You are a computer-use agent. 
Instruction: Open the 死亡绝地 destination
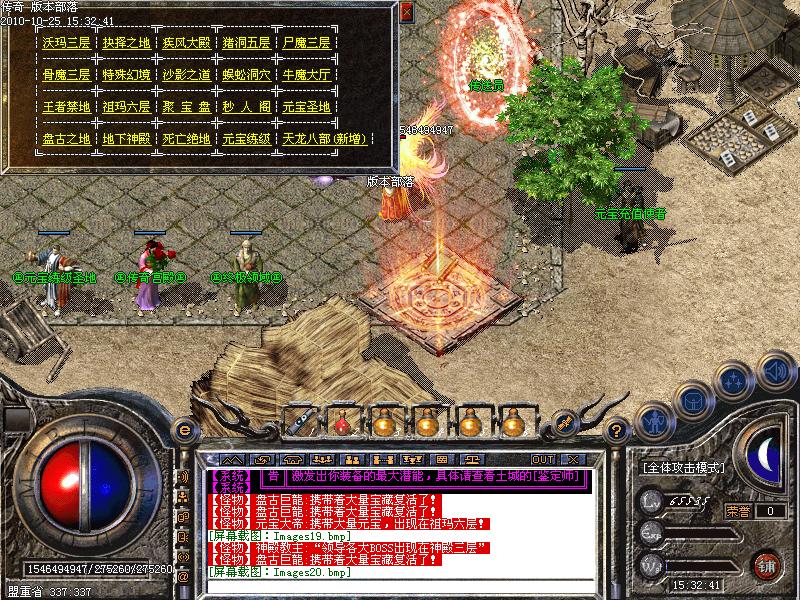pos(188,139)
